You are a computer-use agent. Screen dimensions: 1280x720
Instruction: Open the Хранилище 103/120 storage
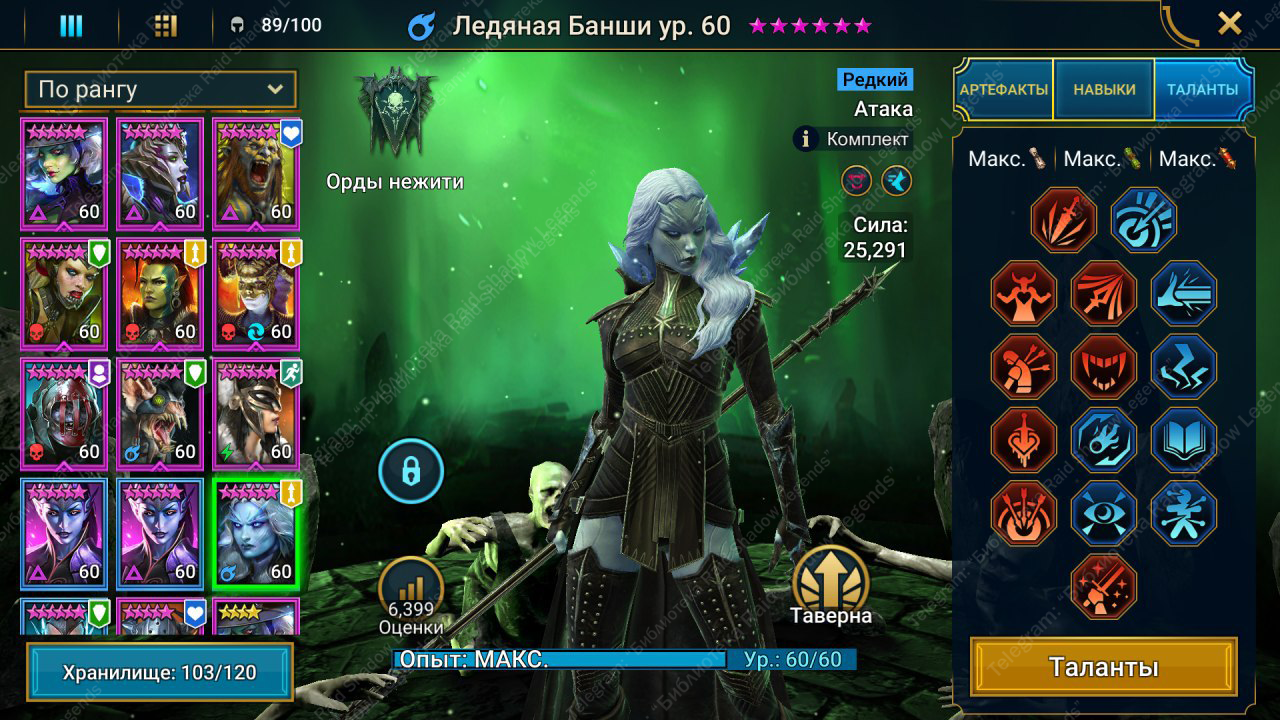tap(160, 672)
